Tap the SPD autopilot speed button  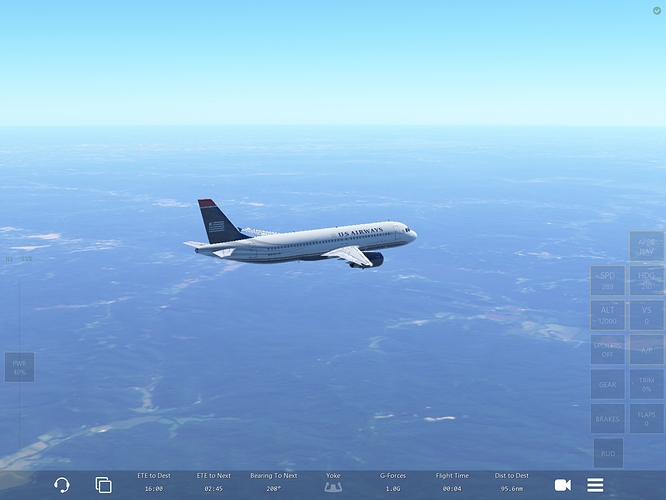point(607,281)
